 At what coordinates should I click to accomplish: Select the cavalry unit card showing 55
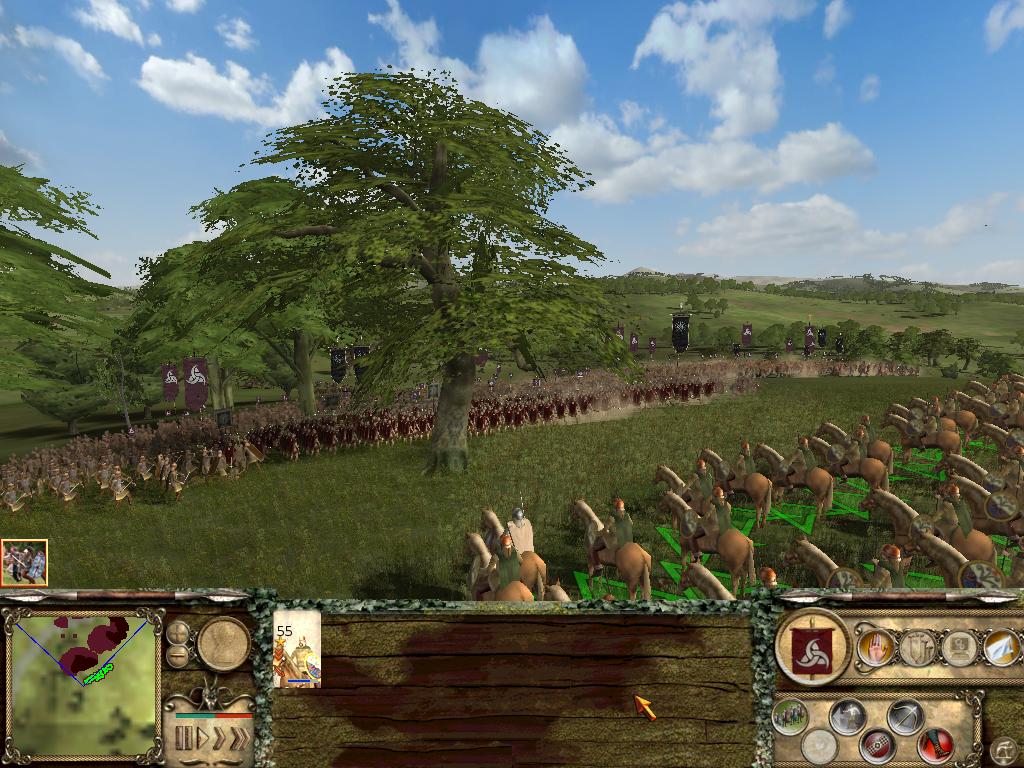coord(297,649)
